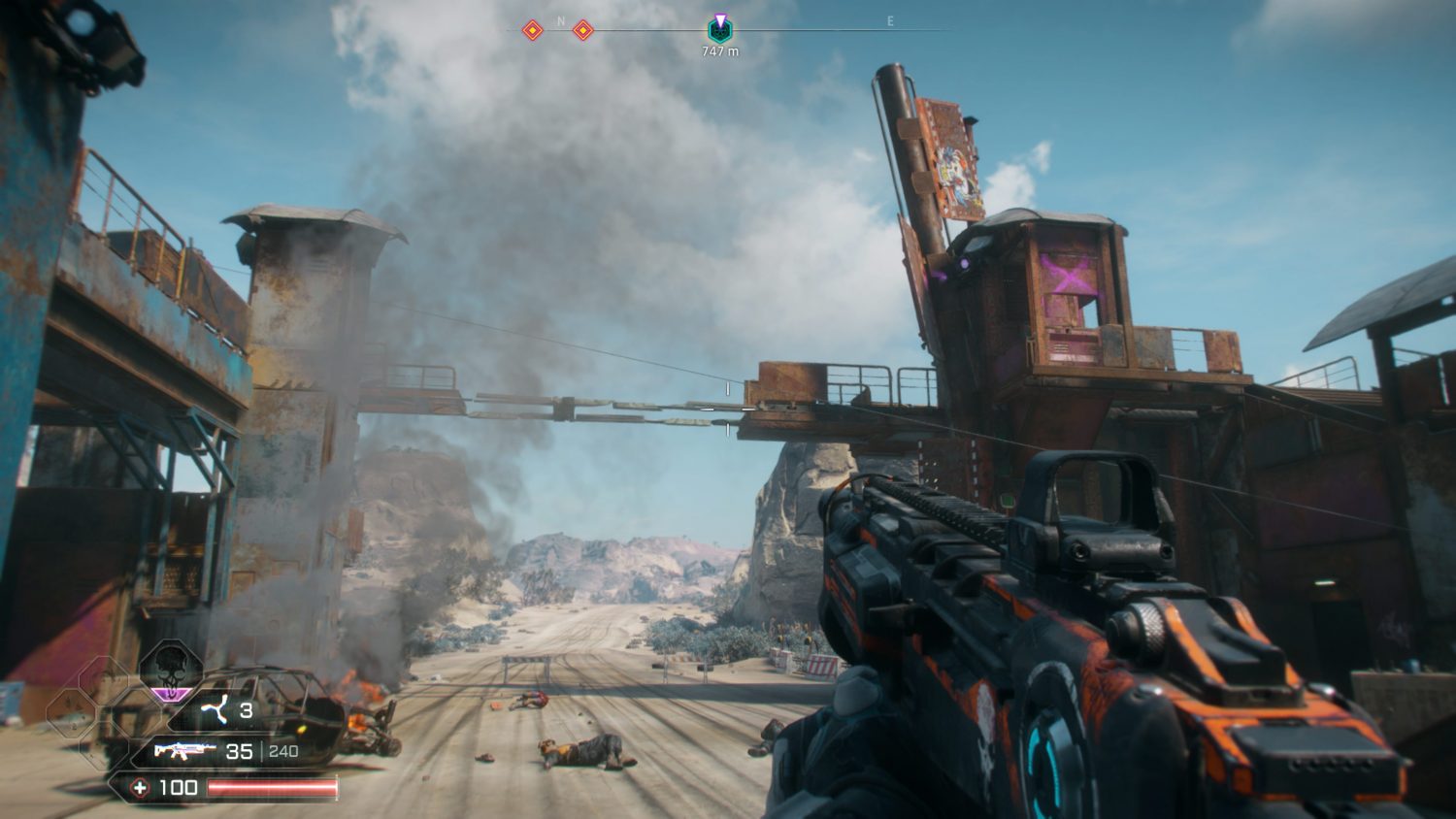This screenshot has height=819, width=1456.
Task: Activate the Overdrive skull icon
Action: [x=171, y=670]
